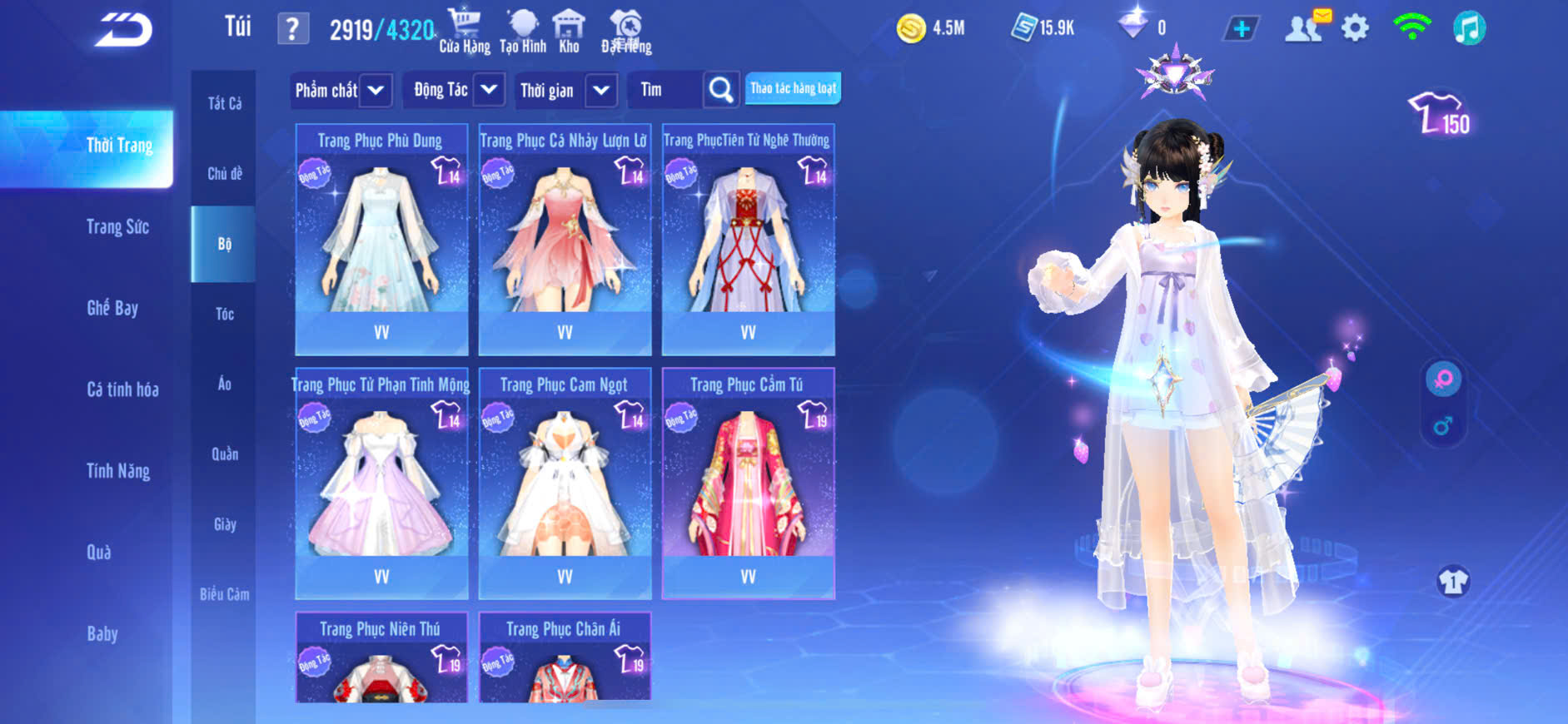Open the Cửa Hàng shop

tap(464, 31)
